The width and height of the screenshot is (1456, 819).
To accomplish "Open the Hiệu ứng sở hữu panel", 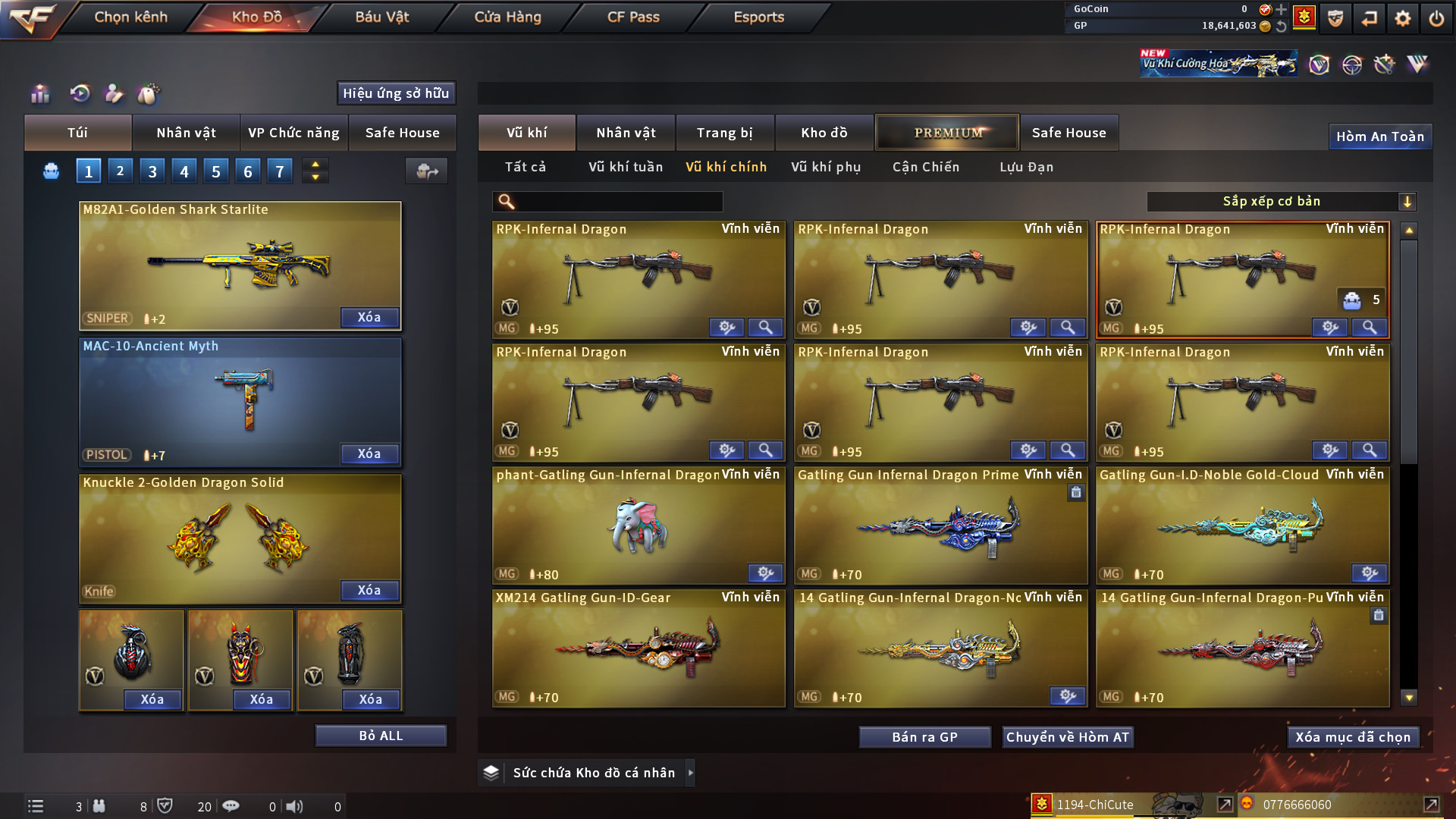I will tap(396, 93).
